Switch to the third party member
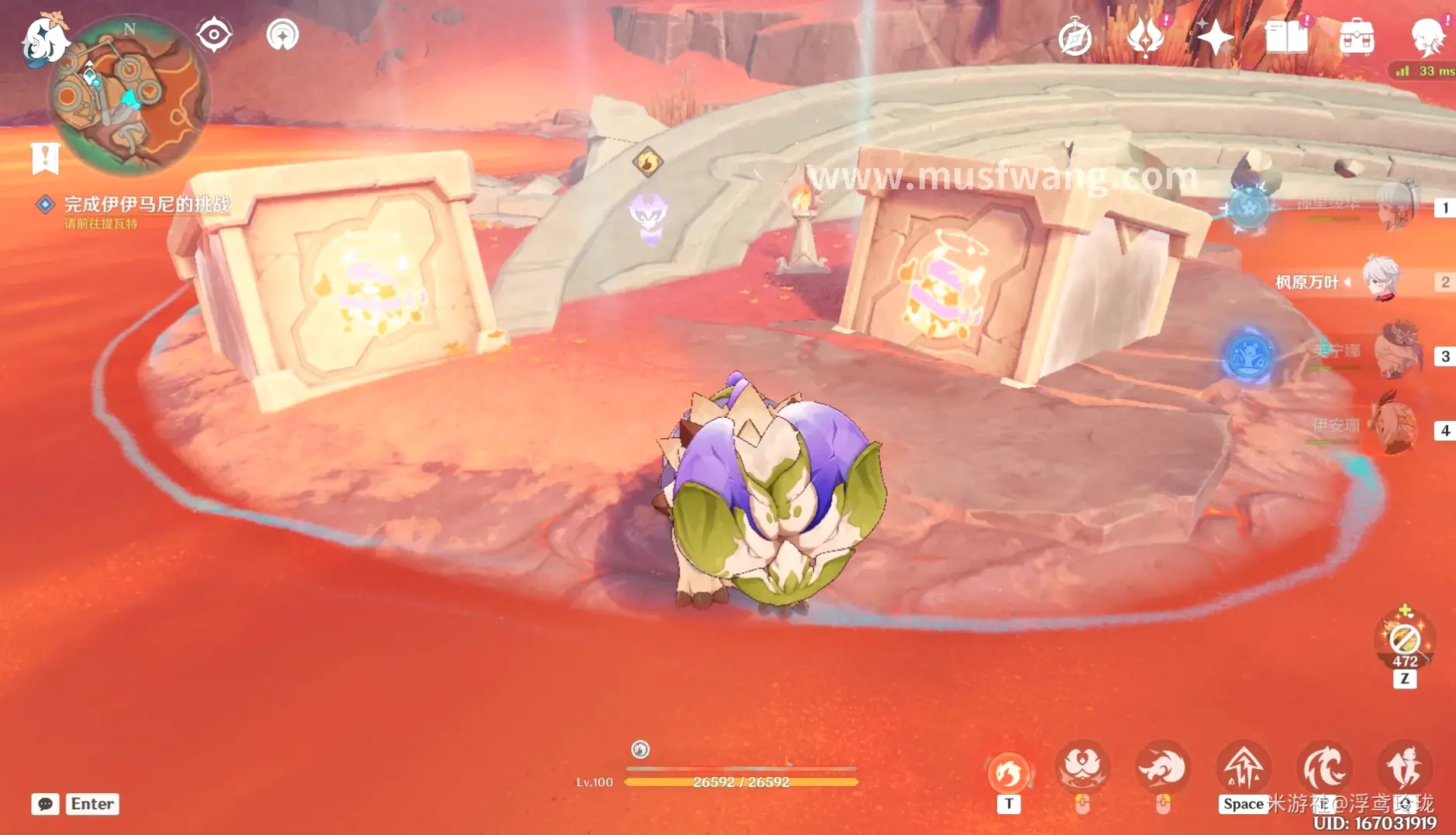 (x=1397, y=354)
